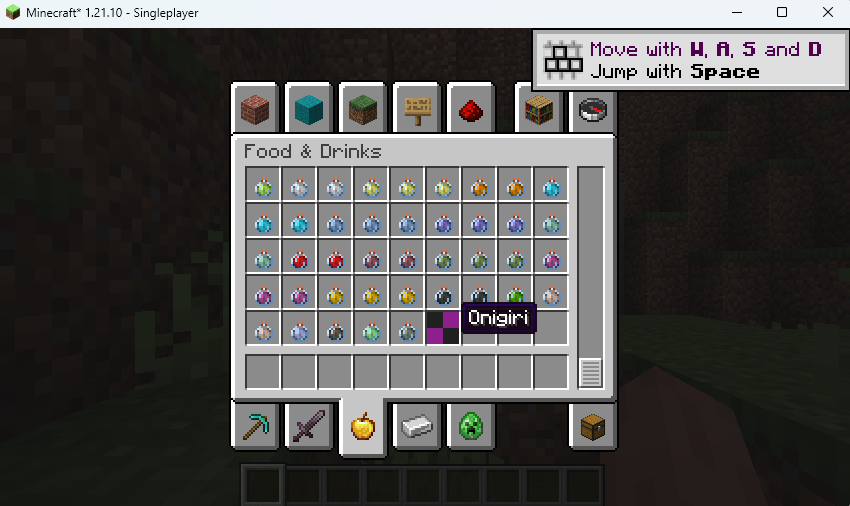Switch to the sword Combat tab

[x=309, y=428]
